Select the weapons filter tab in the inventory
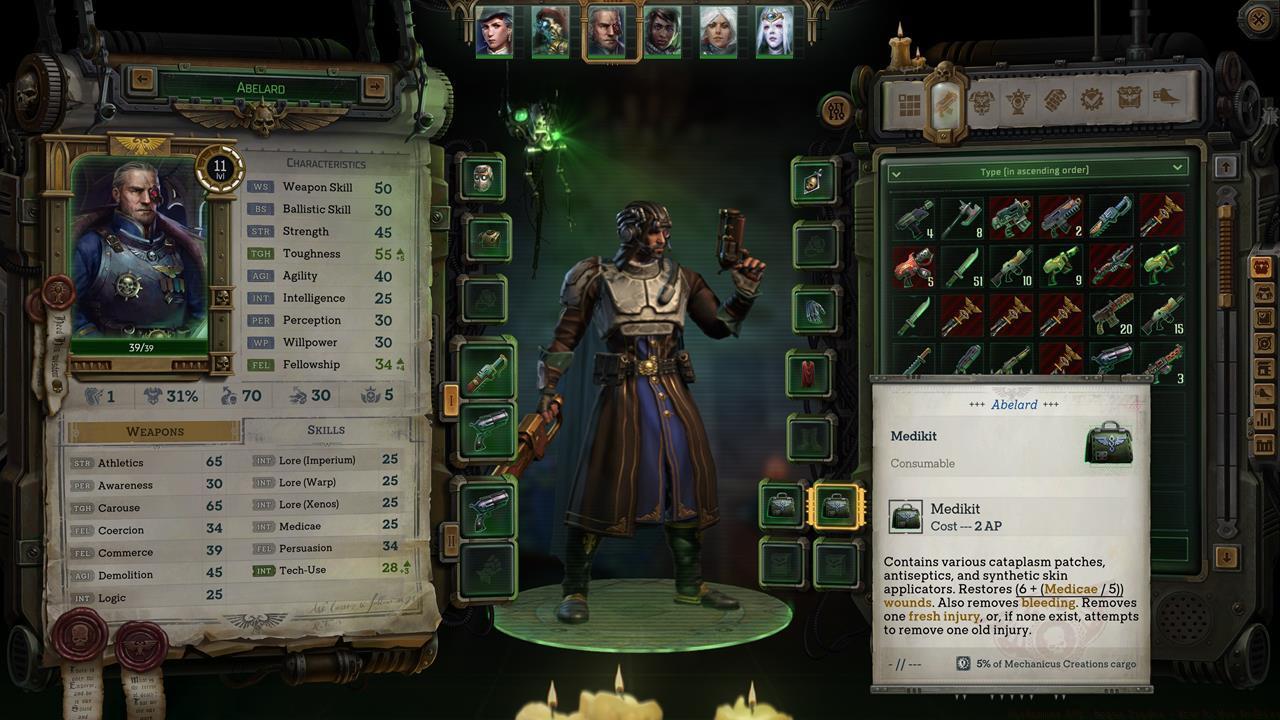The width and height of the screenshot is (1280, 720). tap(944, 100)
